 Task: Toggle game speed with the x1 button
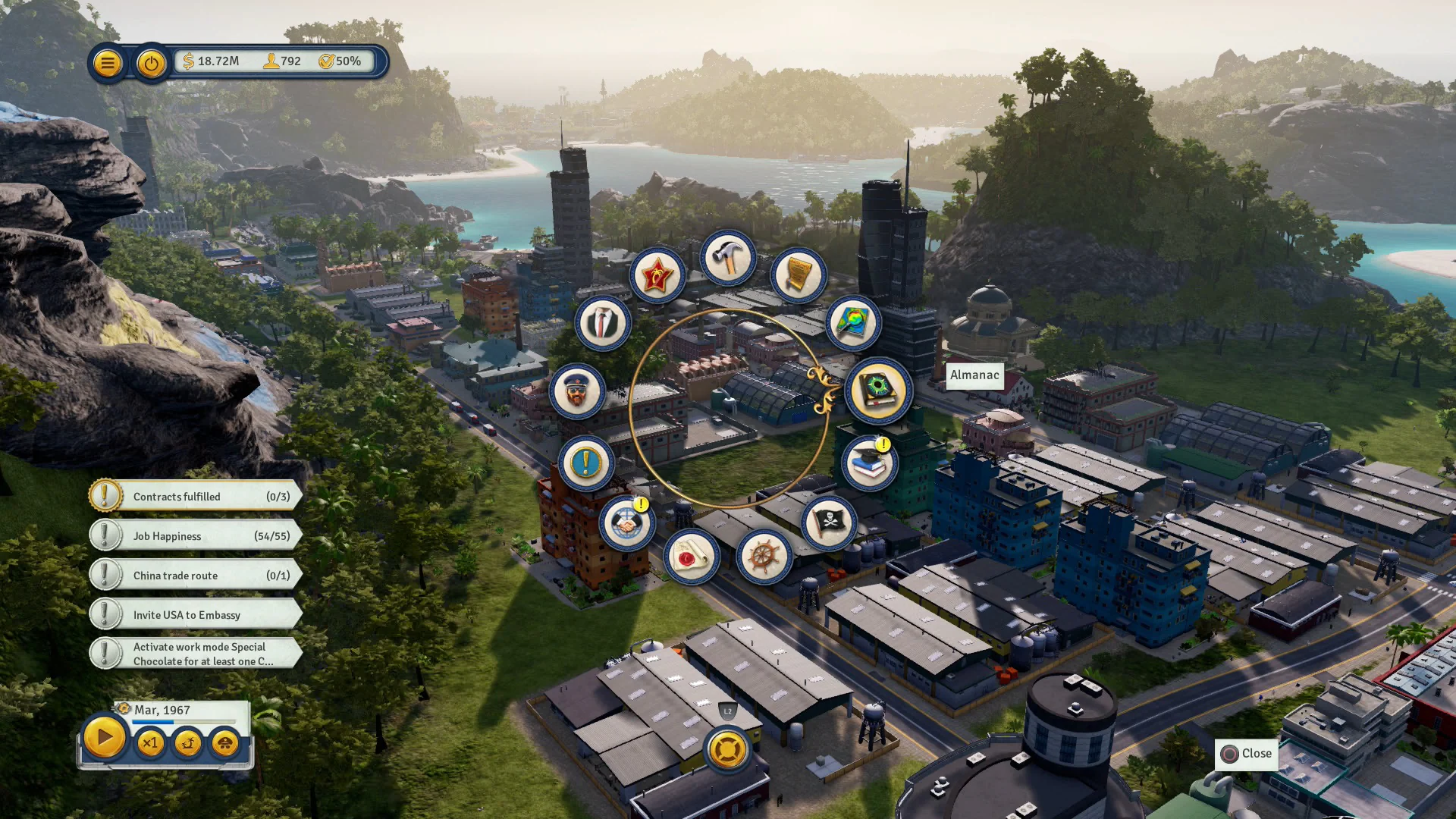coord(149,744)
